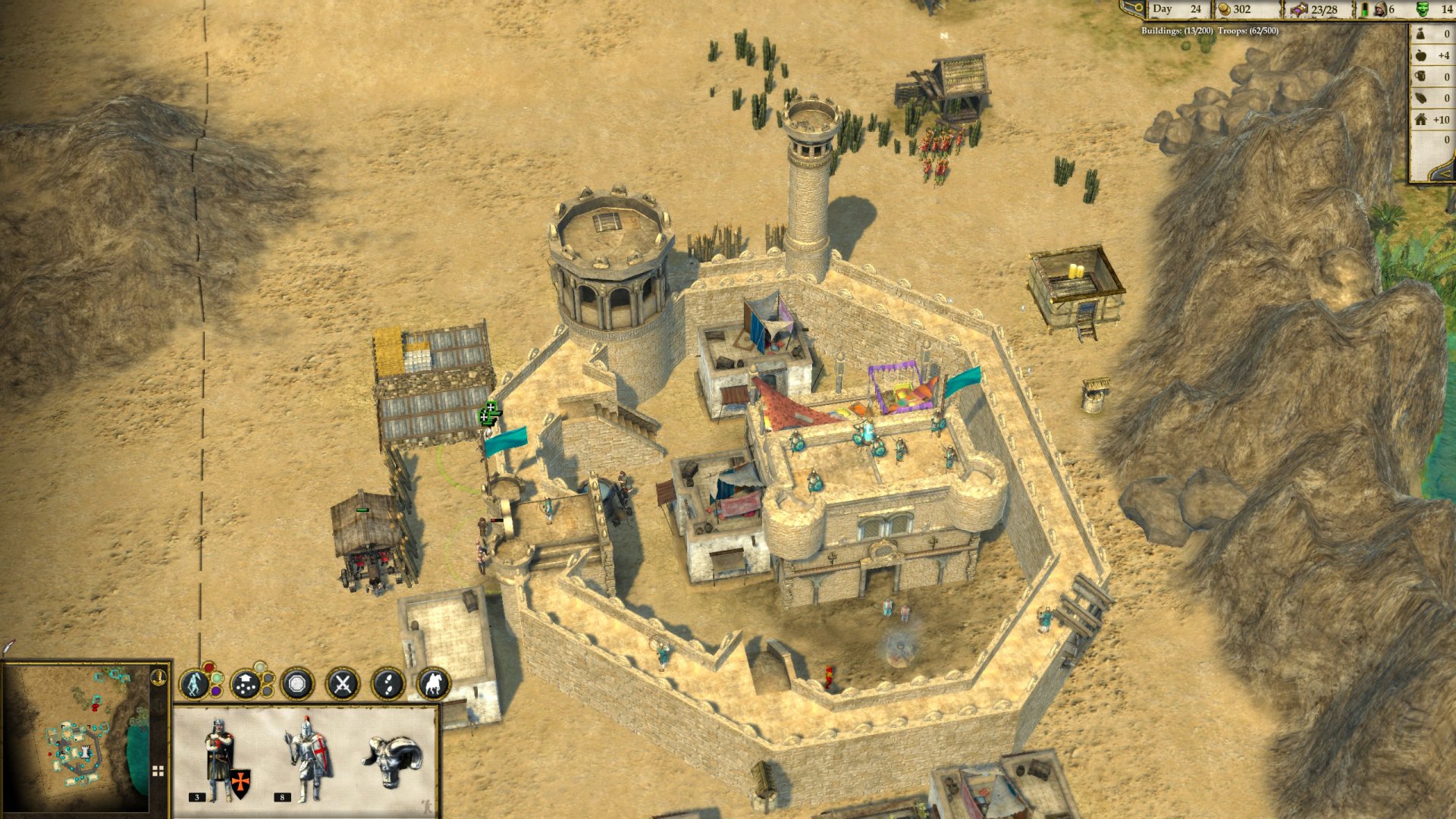Open the quill feather icon above the minimap

click(8, 647)
